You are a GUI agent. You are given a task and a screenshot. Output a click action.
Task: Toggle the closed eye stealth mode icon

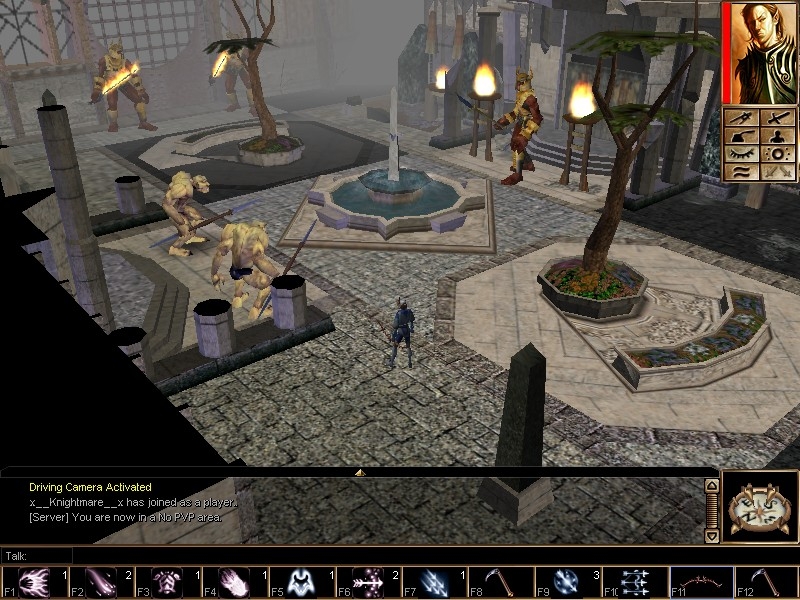tap(741, 154)
